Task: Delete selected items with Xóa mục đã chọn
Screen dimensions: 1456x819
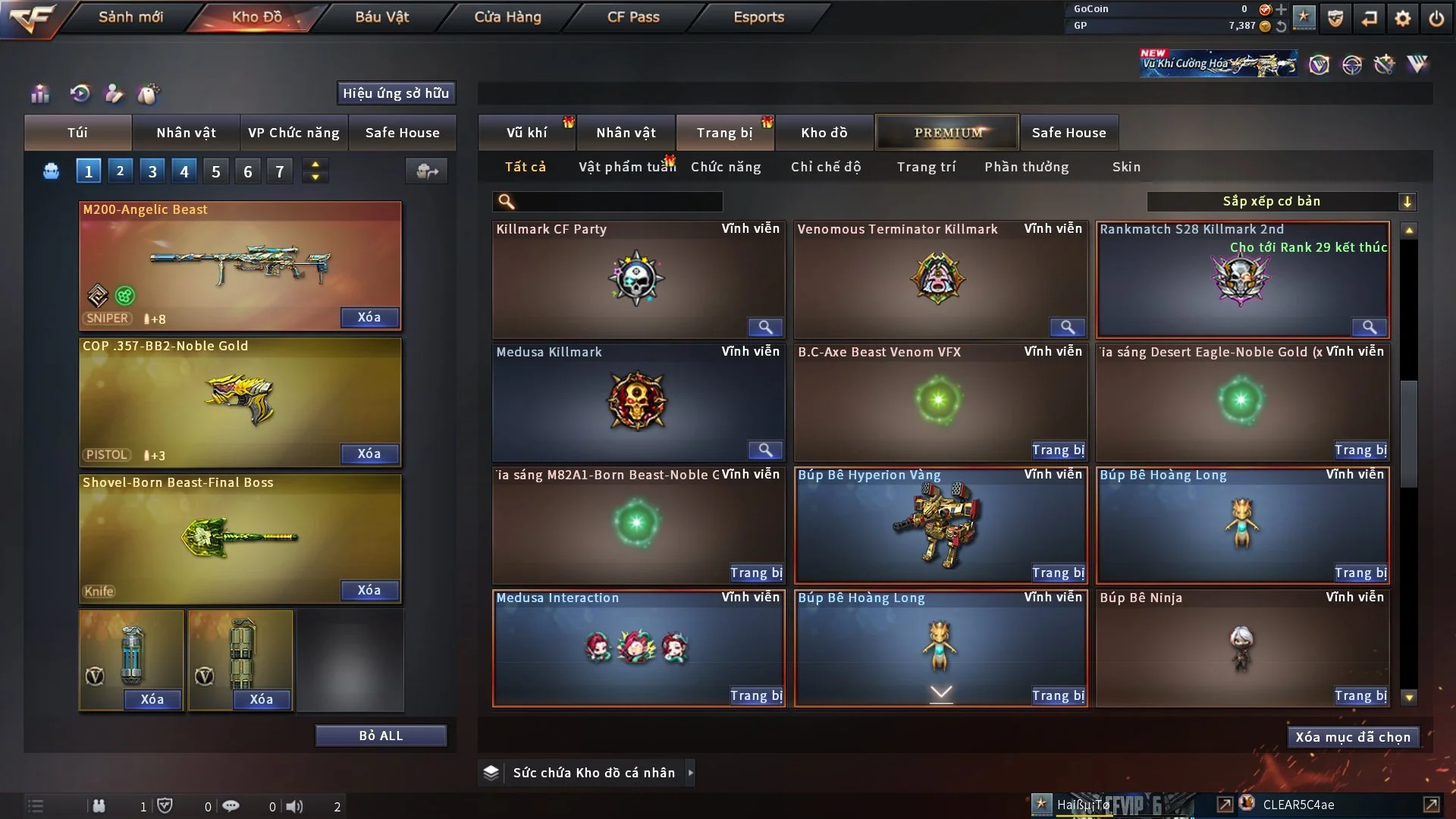Action: click(x=1353, y=737)
